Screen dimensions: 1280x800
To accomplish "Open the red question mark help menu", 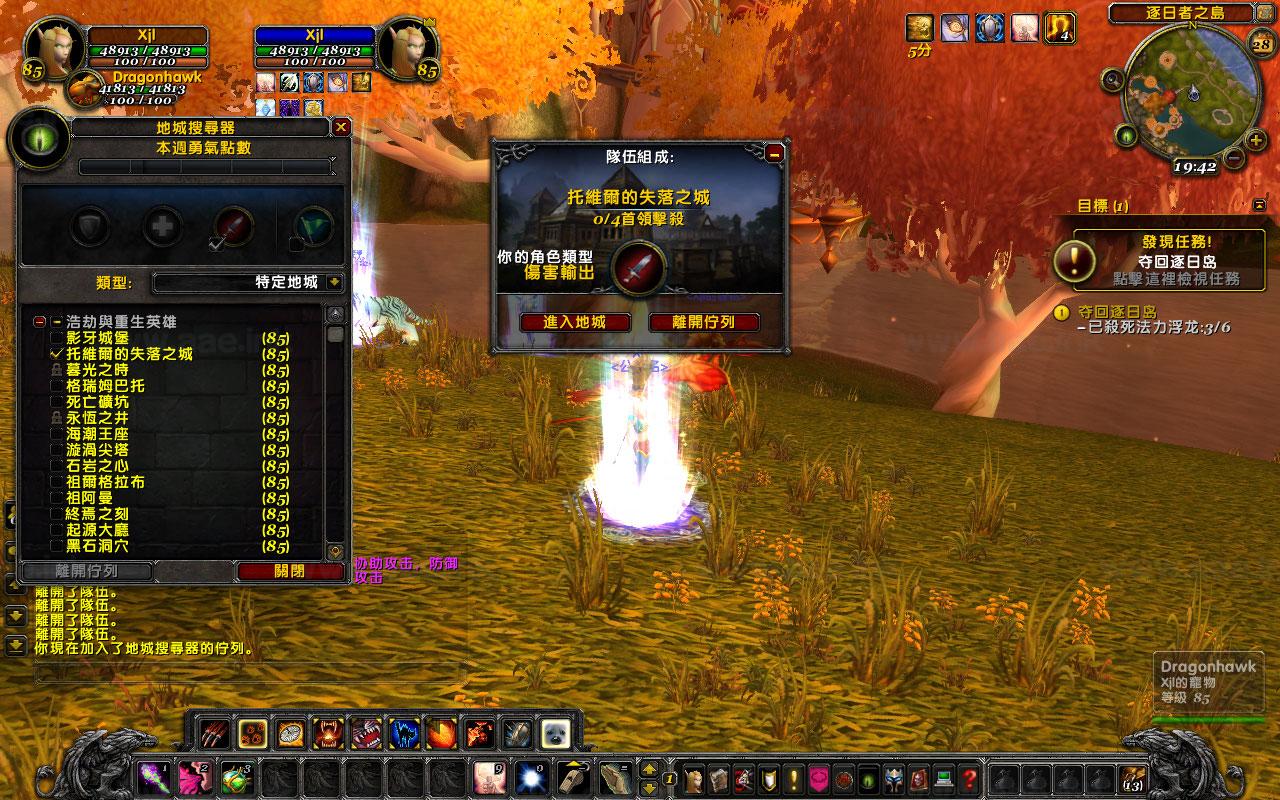I will click(x=968, y=778).
